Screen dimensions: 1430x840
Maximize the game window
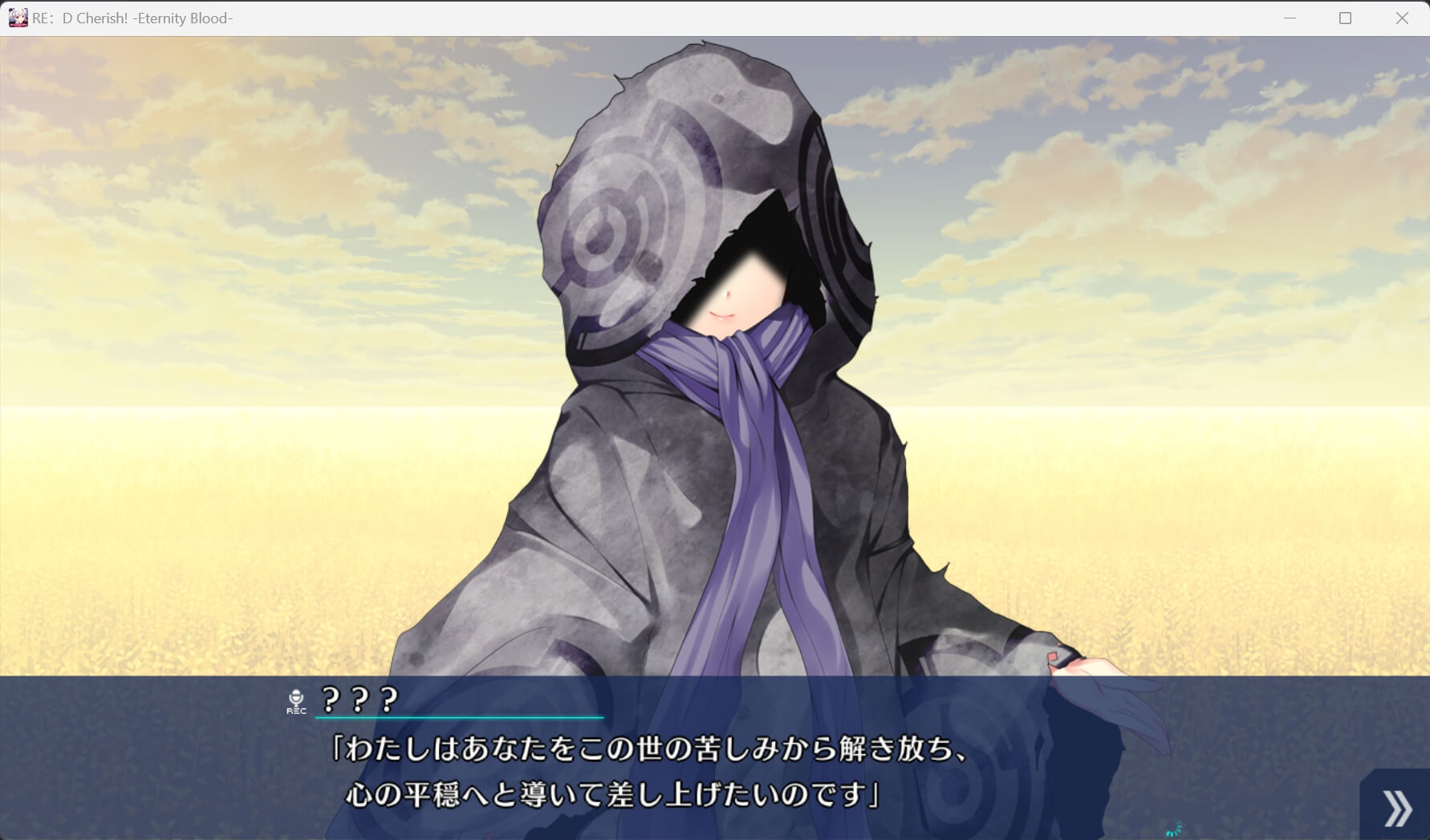(1344, 17)
